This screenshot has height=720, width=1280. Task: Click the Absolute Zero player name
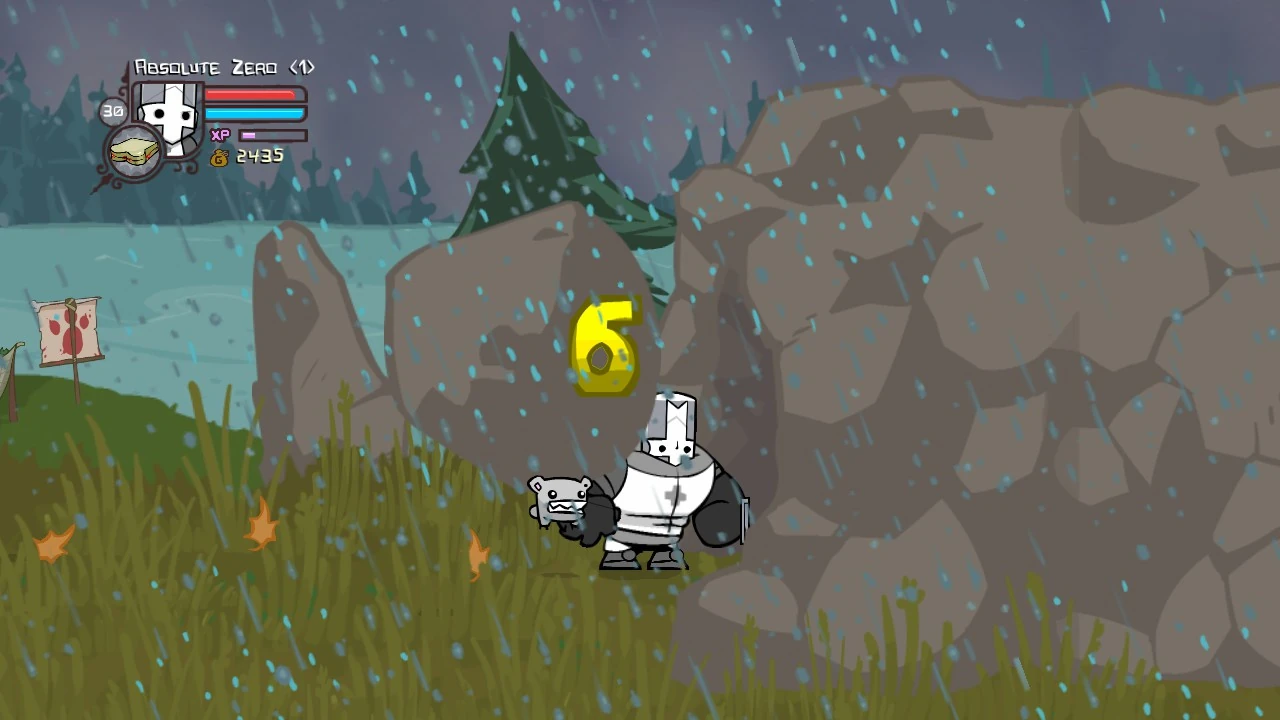tap(220, 67)
